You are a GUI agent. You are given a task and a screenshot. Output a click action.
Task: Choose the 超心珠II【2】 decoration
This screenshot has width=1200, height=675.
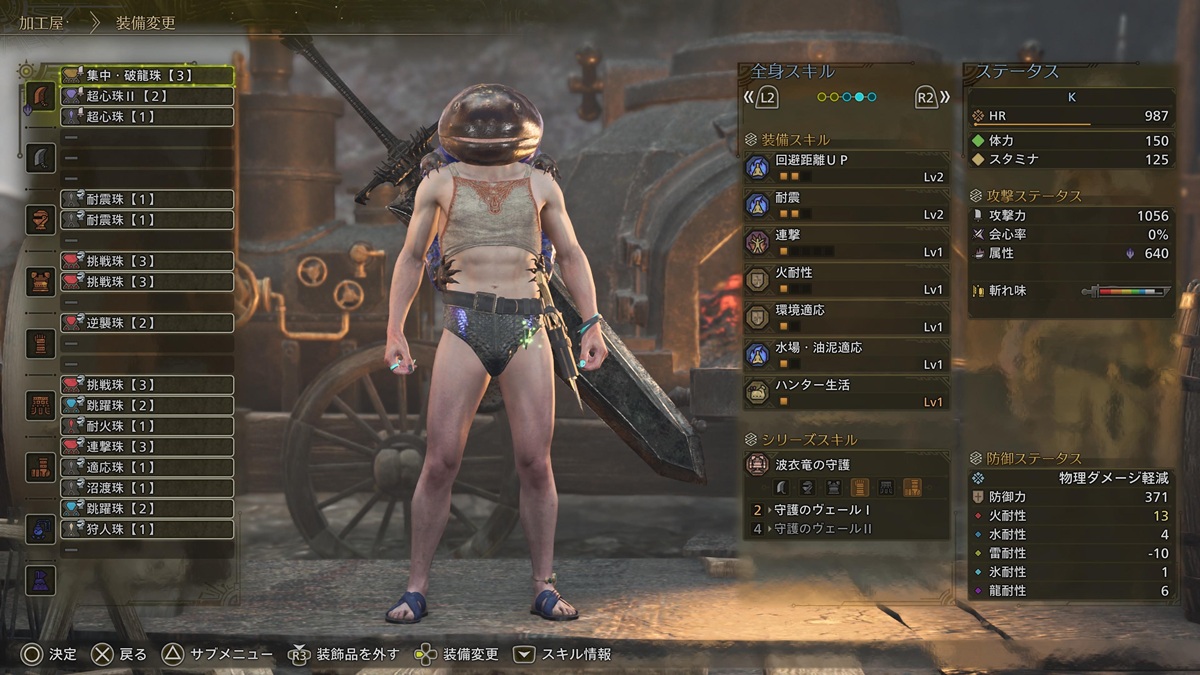click(147, 96)
